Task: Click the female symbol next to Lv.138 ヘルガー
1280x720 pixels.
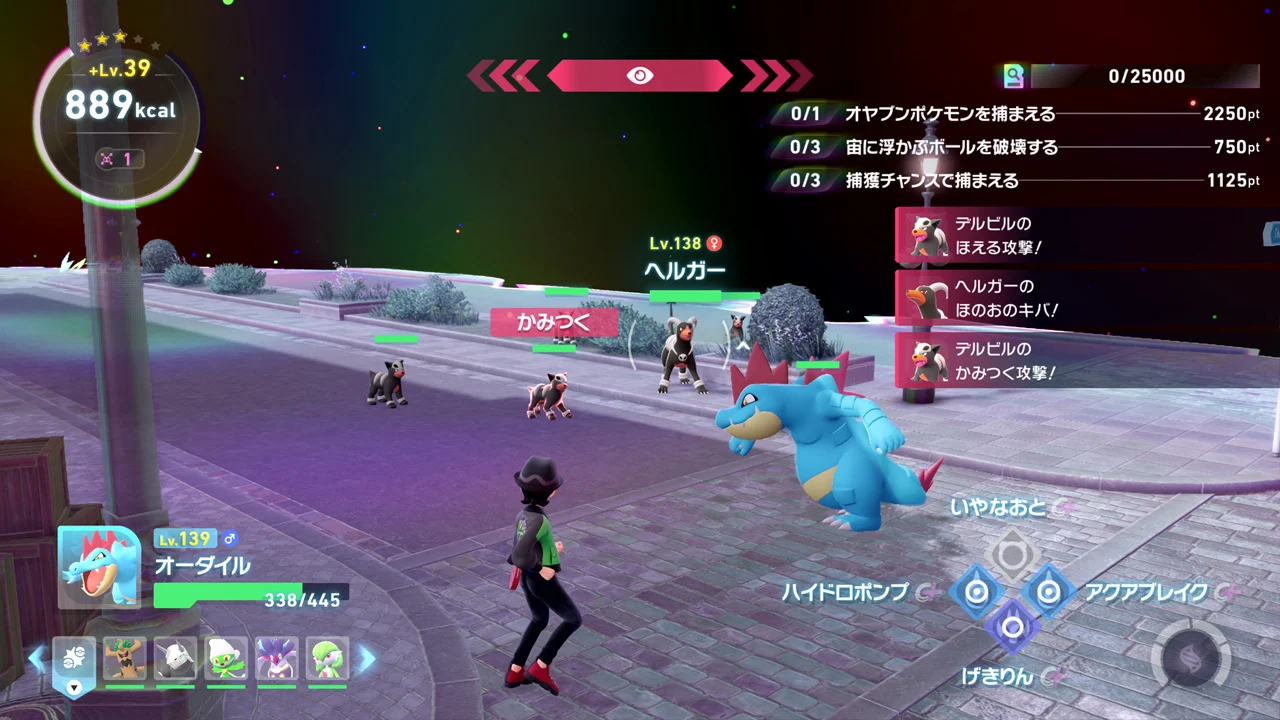Action: 712,243
